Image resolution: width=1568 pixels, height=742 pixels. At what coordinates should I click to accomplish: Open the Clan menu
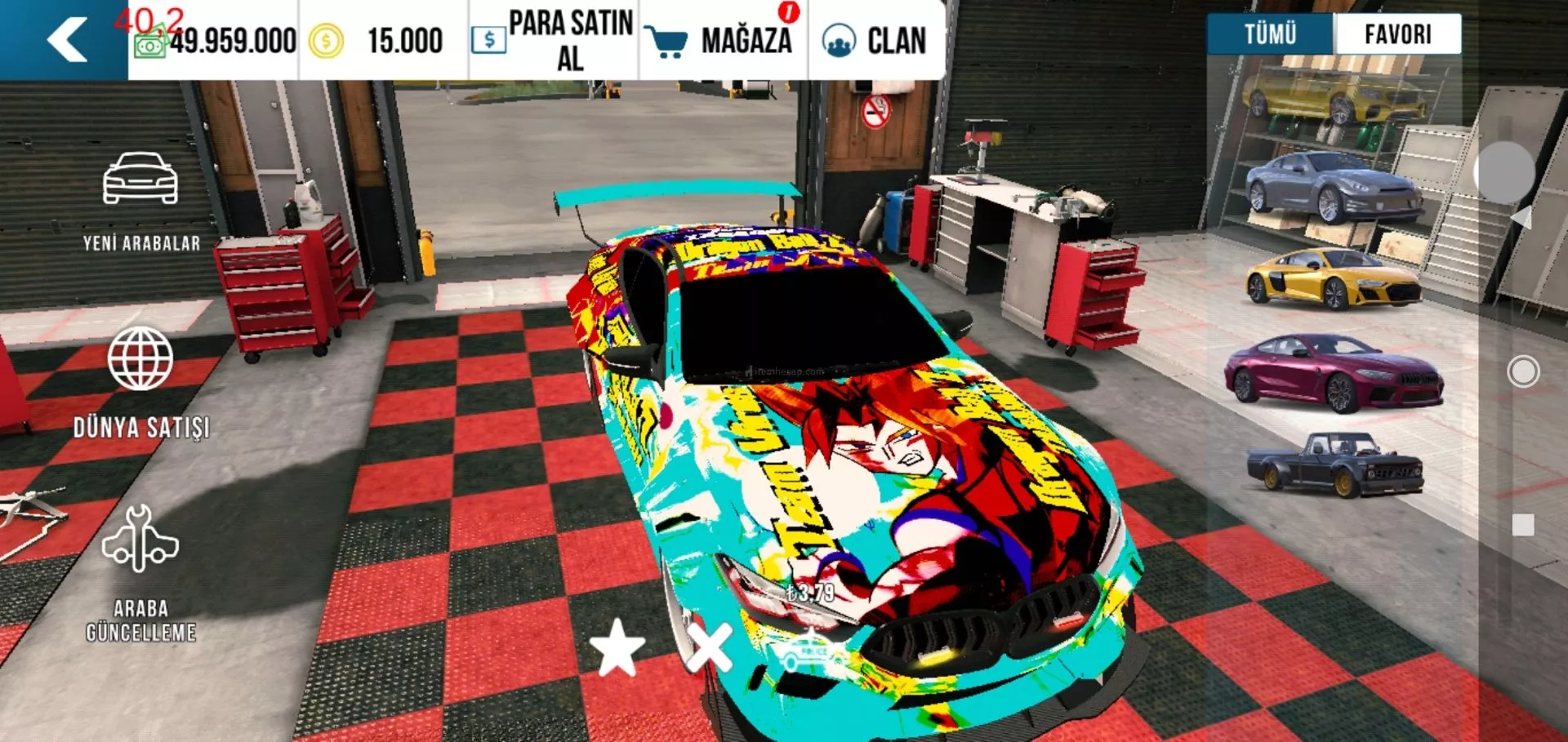[875, 40]
